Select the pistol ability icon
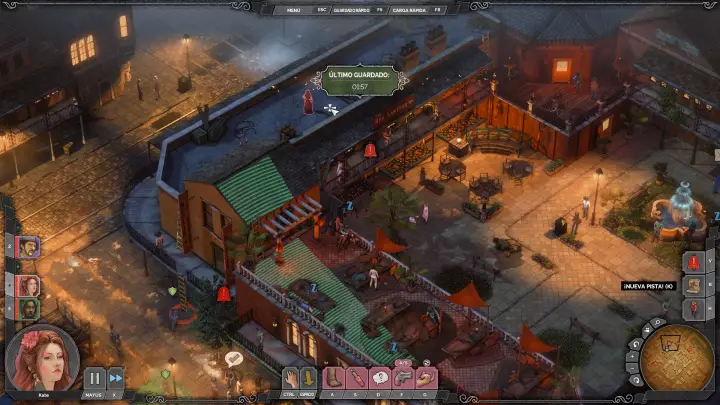 click(403, 378)
